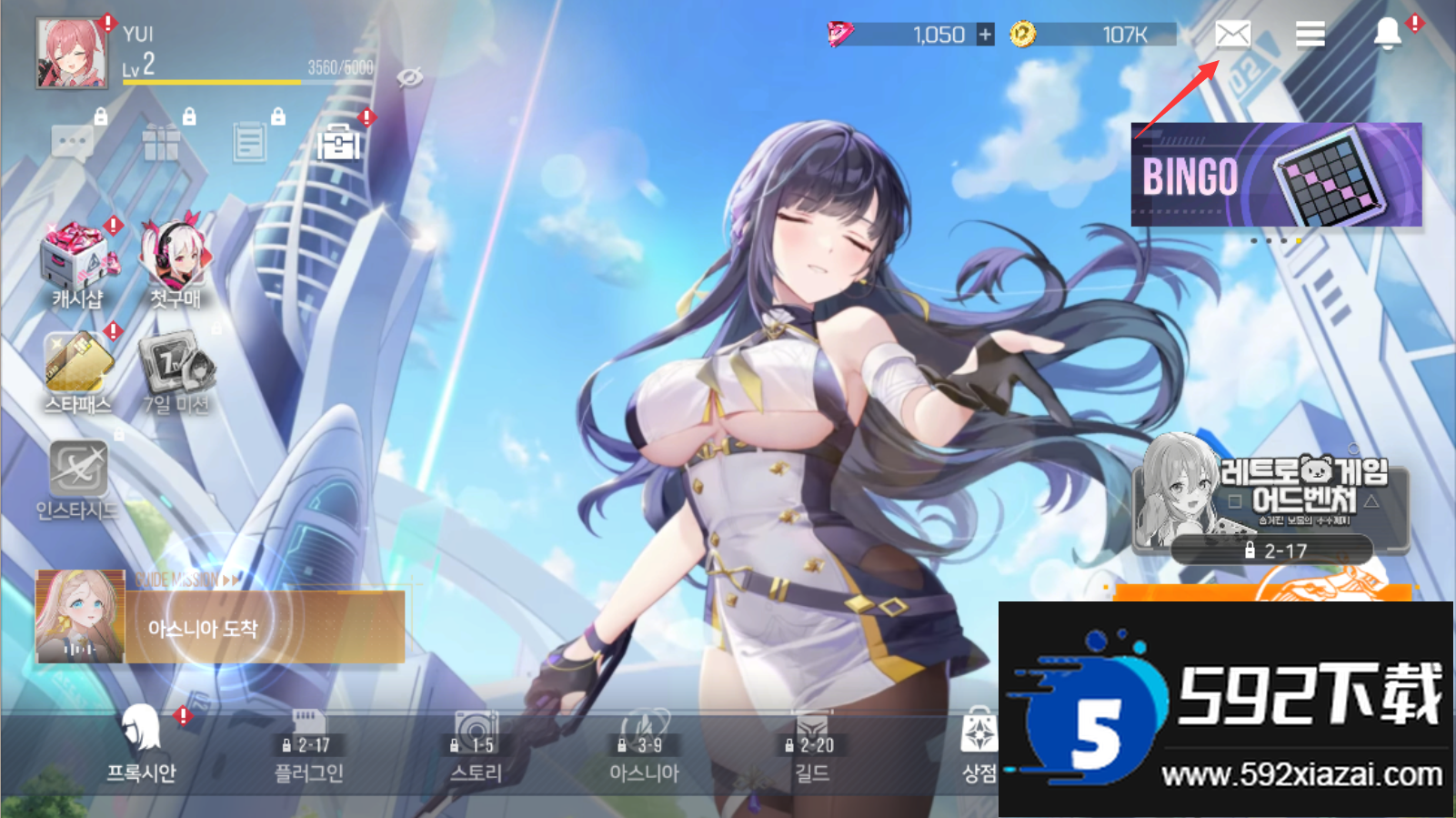The width and height of the screenshot is (1456, 818).
Task: Open the BINGO event banner
Action: point(1276,175)
